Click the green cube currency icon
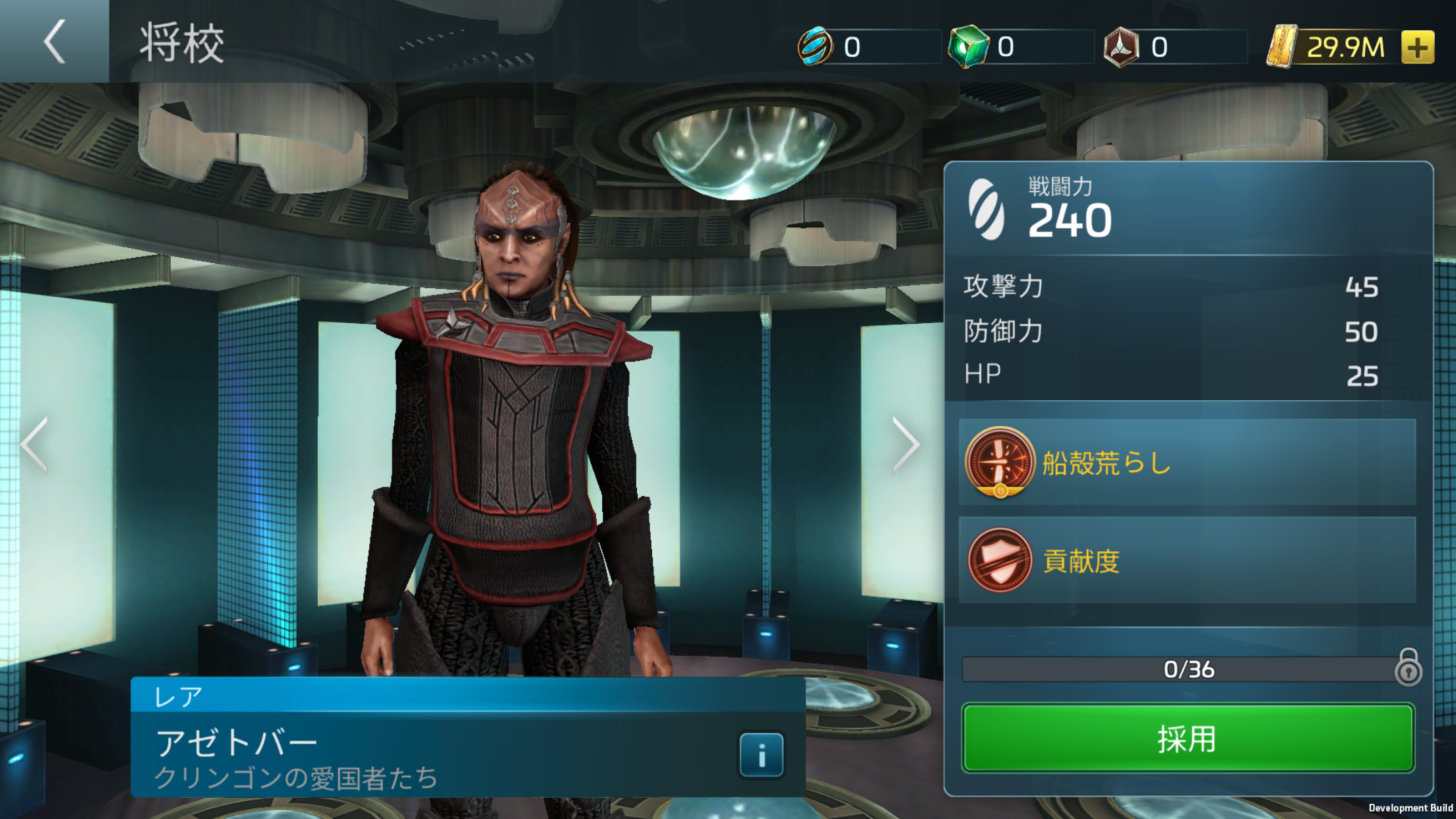Image resolution: width=1456 pixels, height=819 pixels. (967, 47)
